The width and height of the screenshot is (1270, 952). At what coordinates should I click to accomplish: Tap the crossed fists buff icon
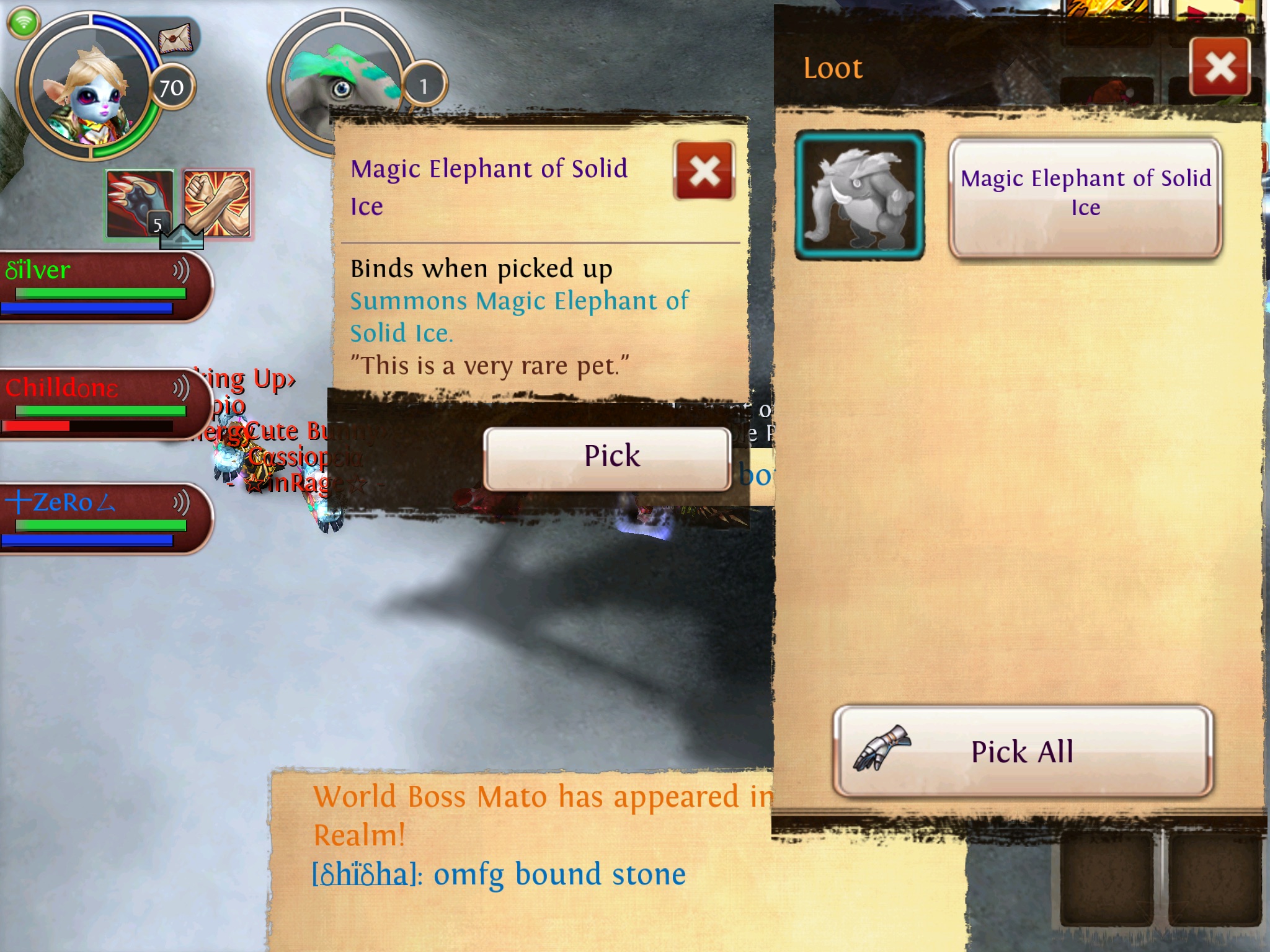(x=217, y=203)
